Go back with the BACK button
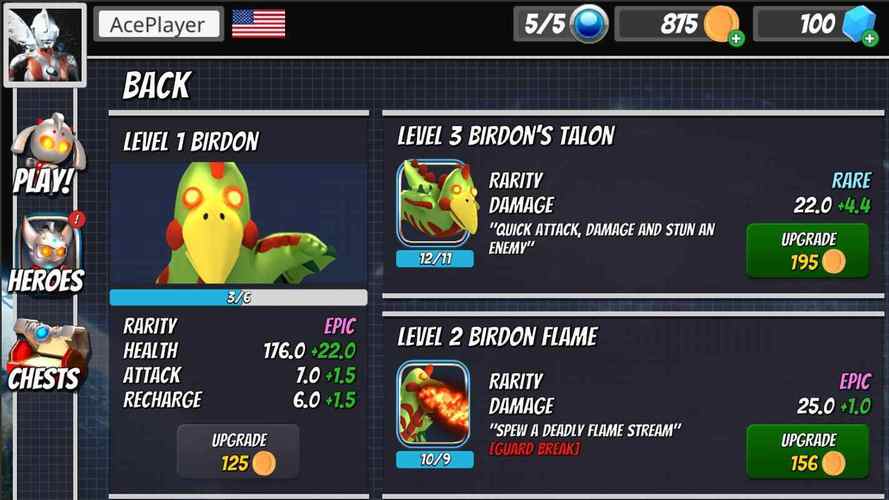Viewport: 889px width, 500px height. (x=157, y=87)
